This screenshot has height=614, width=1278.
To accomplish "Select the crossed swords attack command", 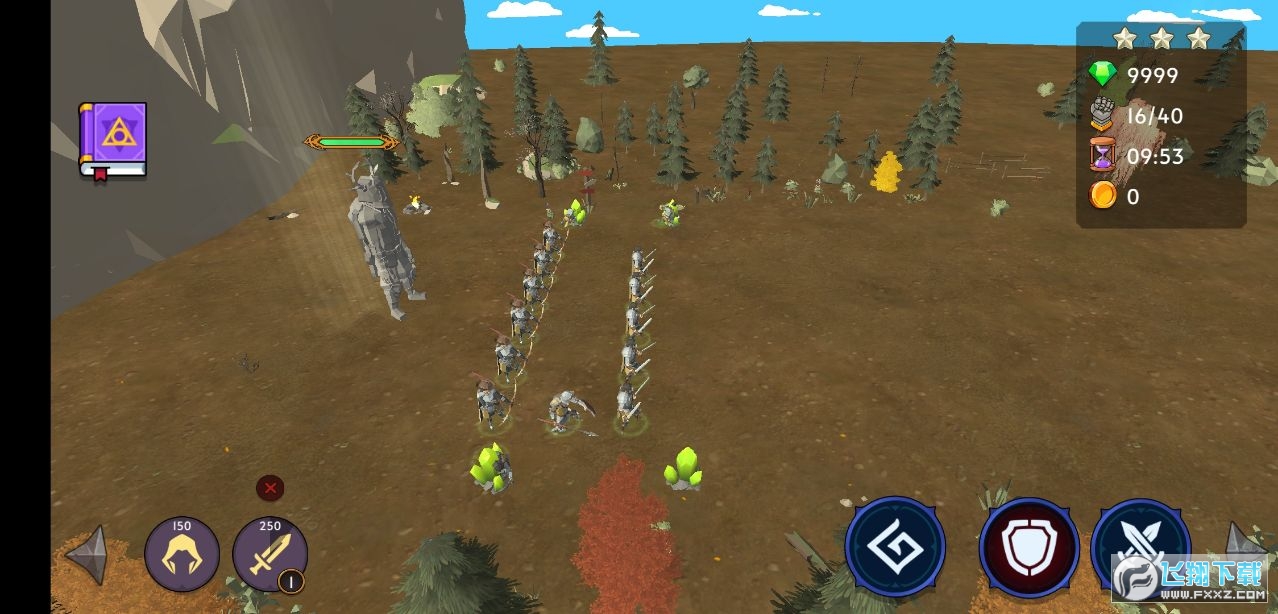I will tap(1140, 545).
